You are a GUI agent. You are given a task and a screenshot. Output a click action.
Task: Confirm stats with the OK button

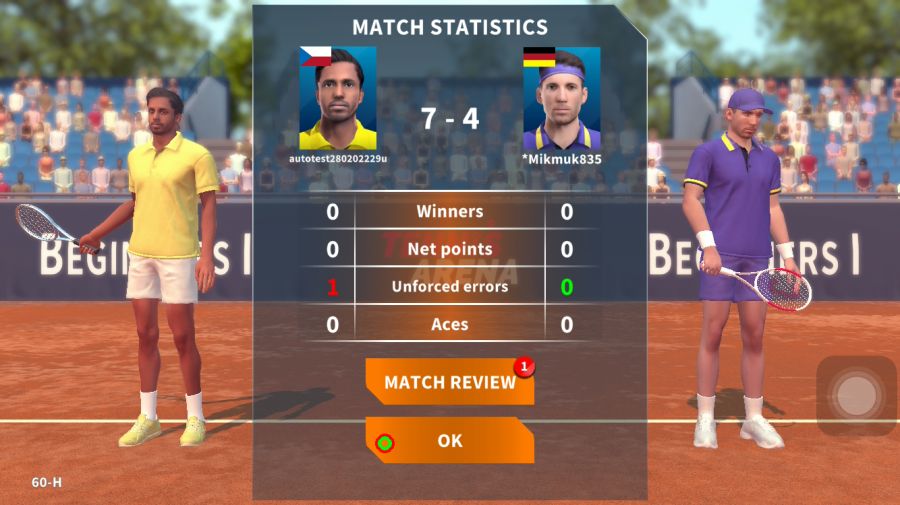click(x=449, y=440)
